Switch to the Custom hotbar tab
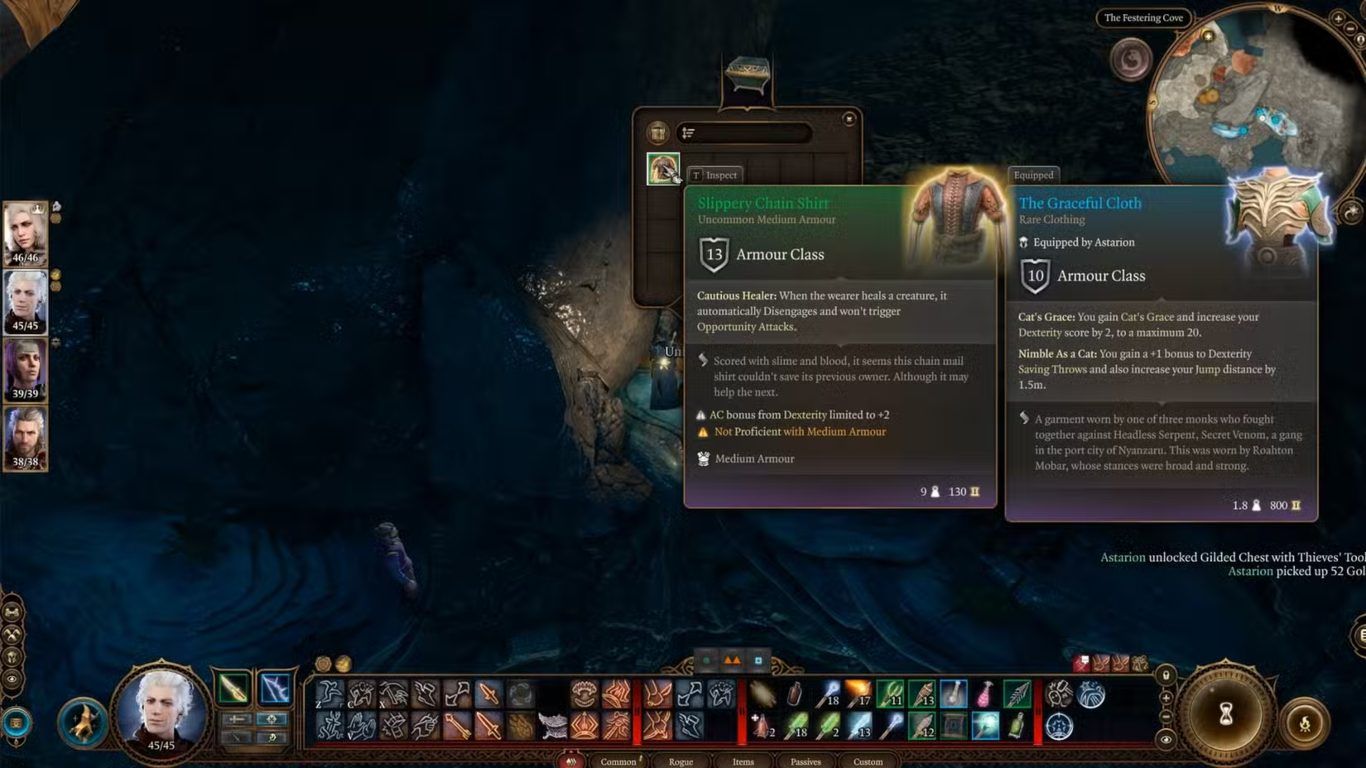The width and height of the screenshot is (1366, 768). pos(868,762)
